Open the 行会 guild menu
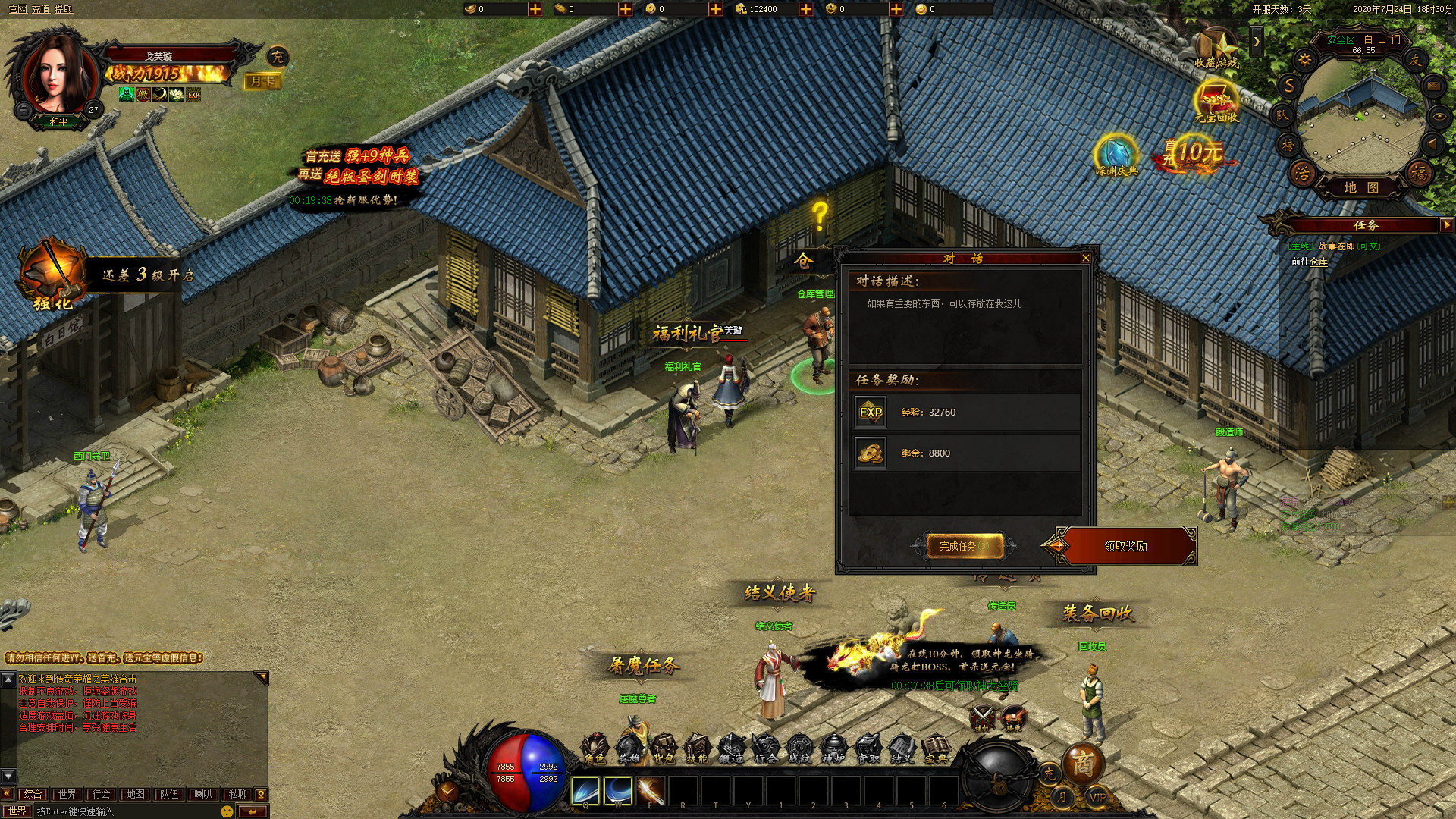The width and height of the screenshot is (1456, 819). pyautogui.click(x=765, y=748)
